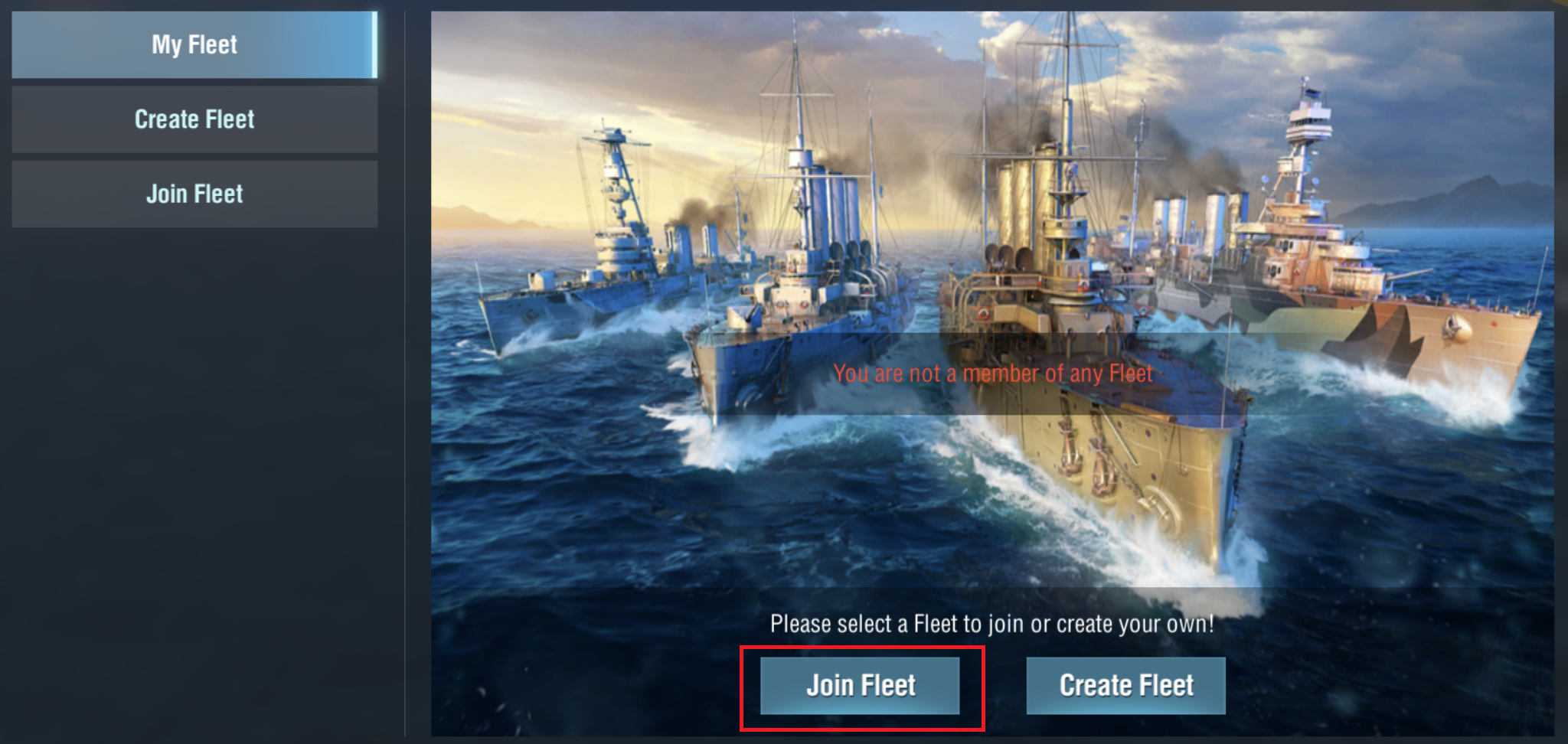
Task: Hit Create Fleet to start a new fleet
Action: pos(1125,685)
